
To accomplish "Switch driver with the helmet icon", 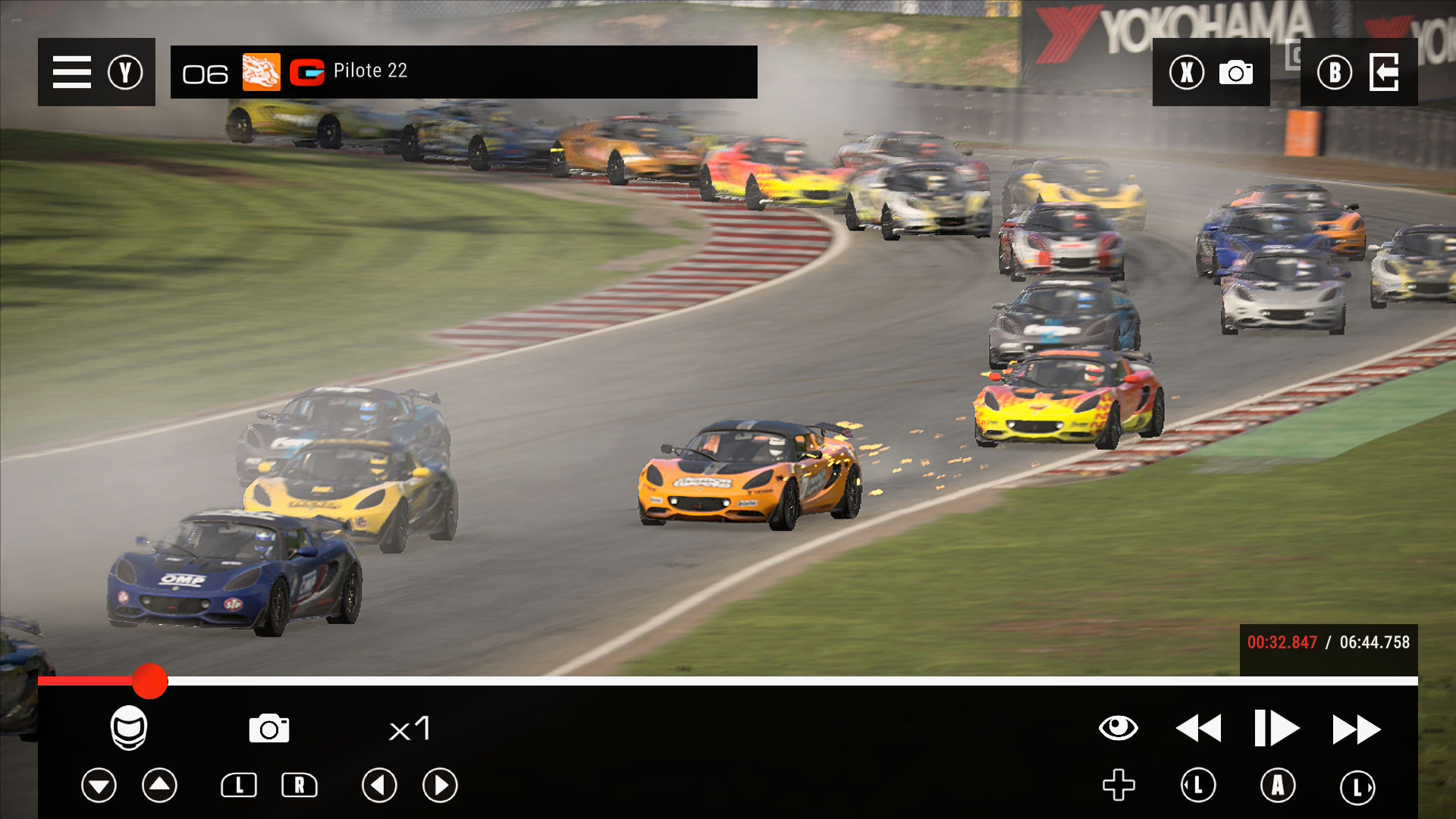I will point(129,728).
